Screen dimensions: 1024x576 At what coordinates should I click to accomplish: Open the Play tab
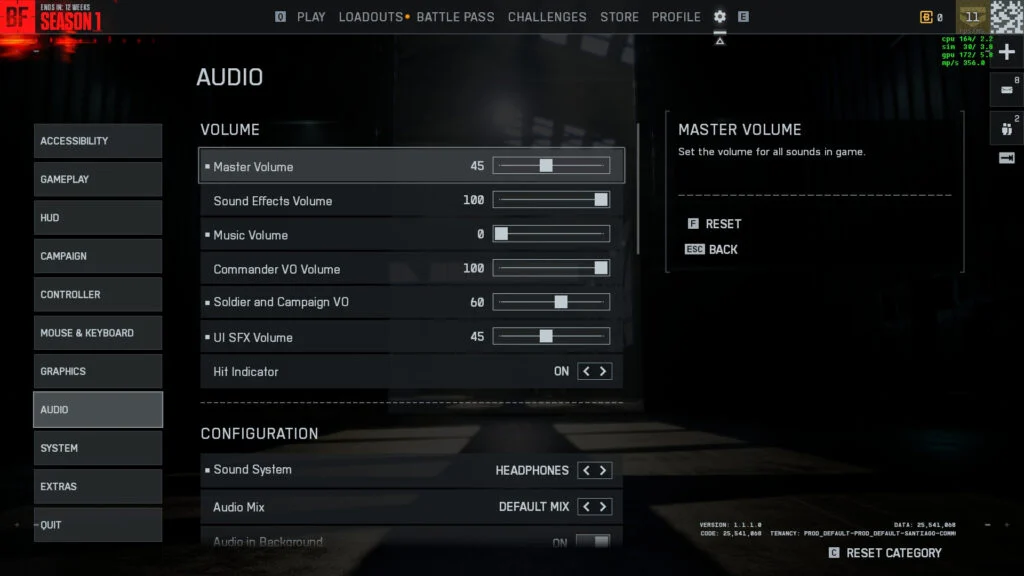pyautogui.click(x=311, y=17)
